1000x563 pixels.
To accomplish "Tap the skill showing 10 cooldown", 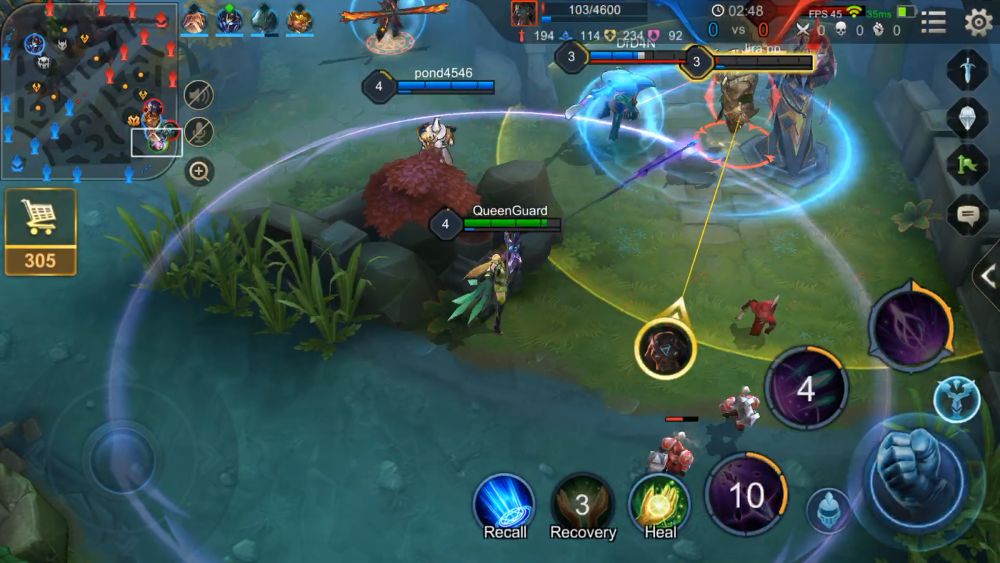I will (x=746, y=494).
